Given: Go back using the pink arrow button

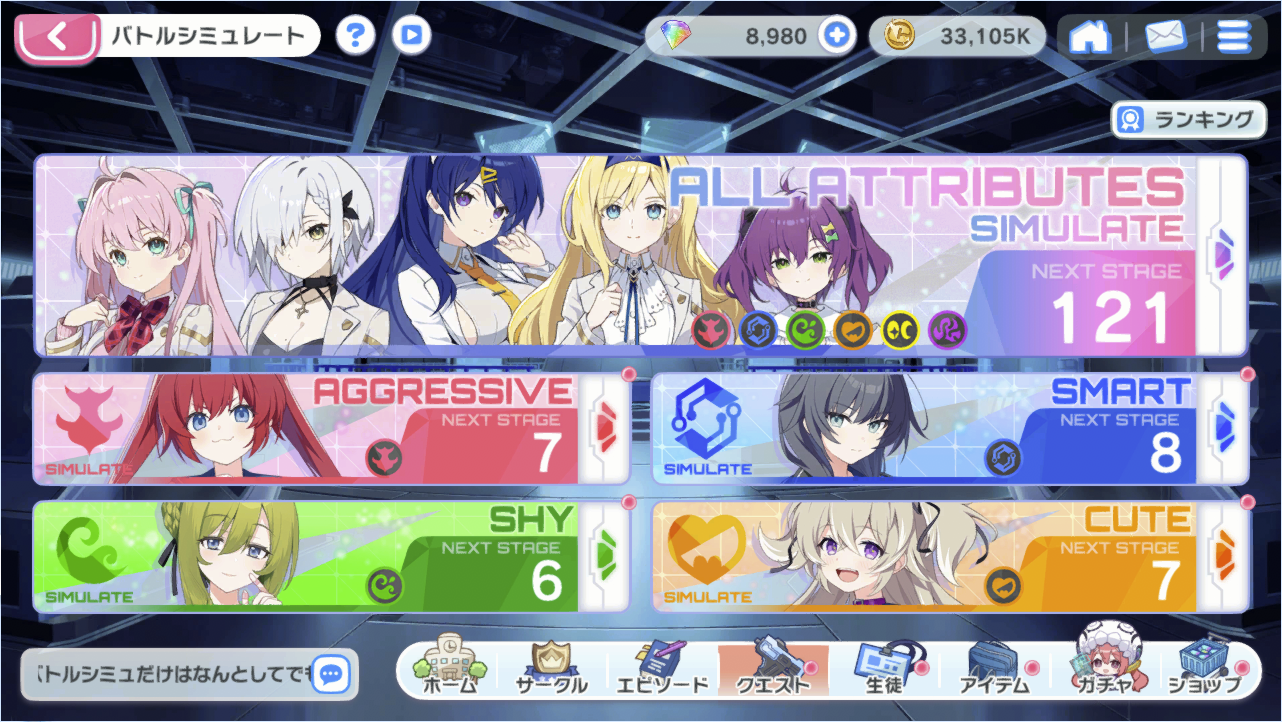Looking at the screenshot, I should 57,39.
